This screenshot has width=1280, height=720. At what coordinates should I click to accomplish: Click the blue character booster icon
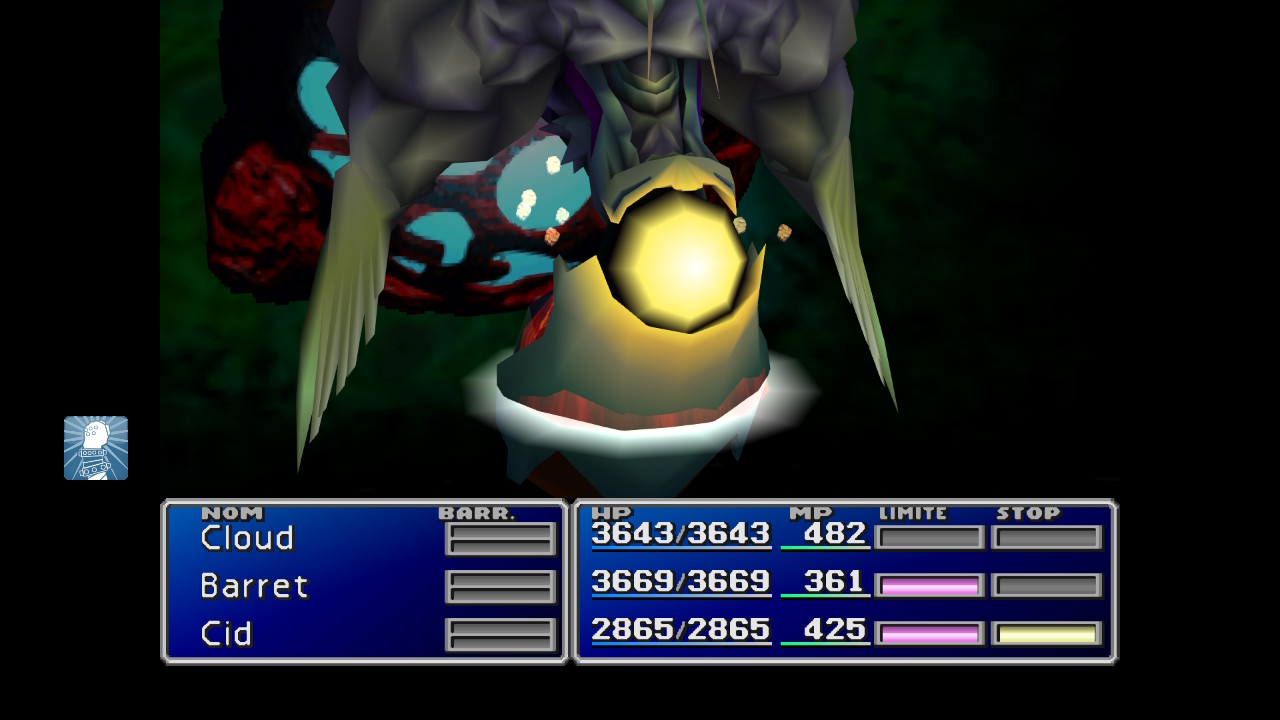pos(96,448)
